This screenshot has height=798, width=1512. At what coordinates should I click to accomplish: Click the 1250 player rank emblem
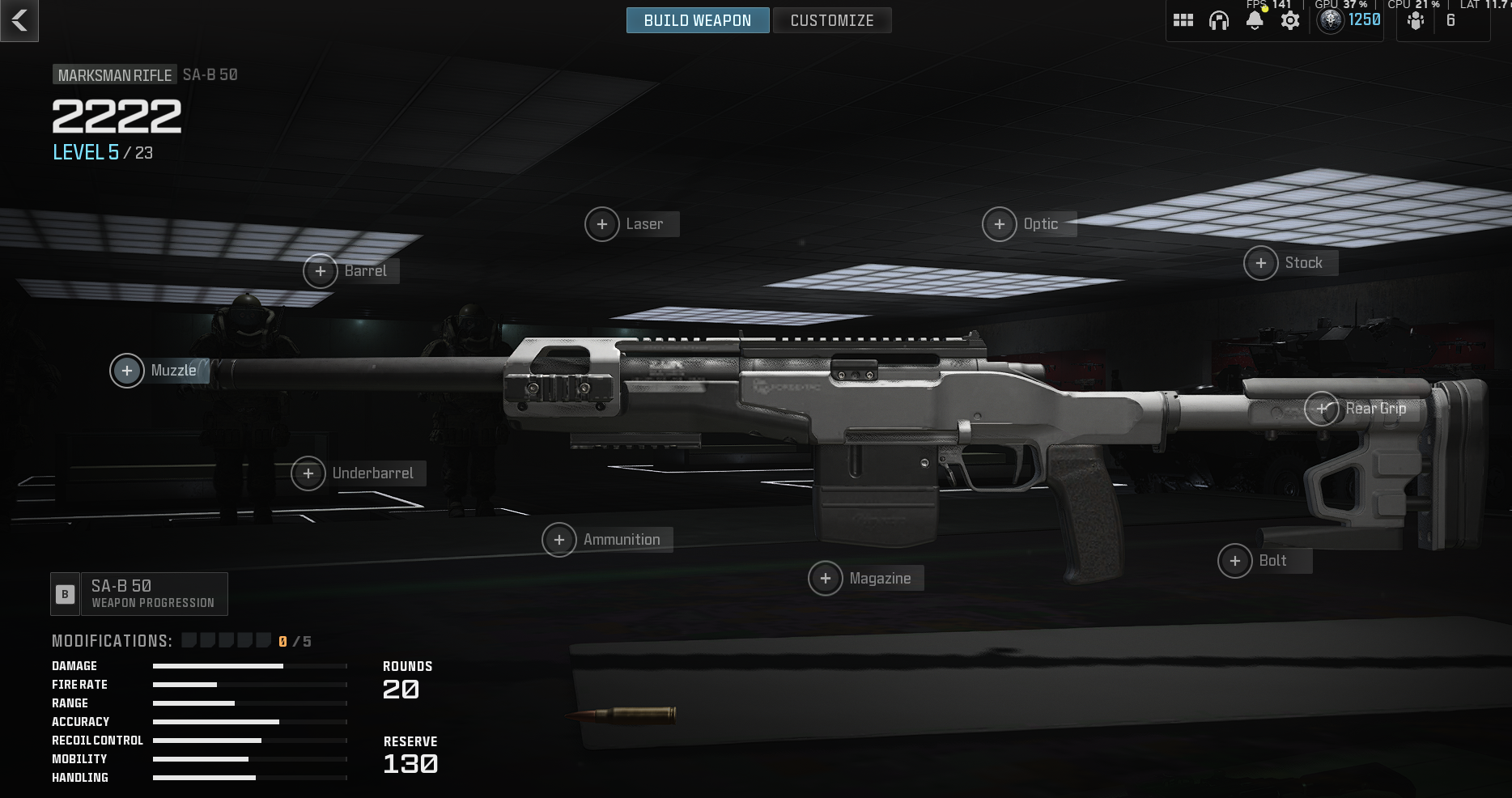click(1331, 20)
